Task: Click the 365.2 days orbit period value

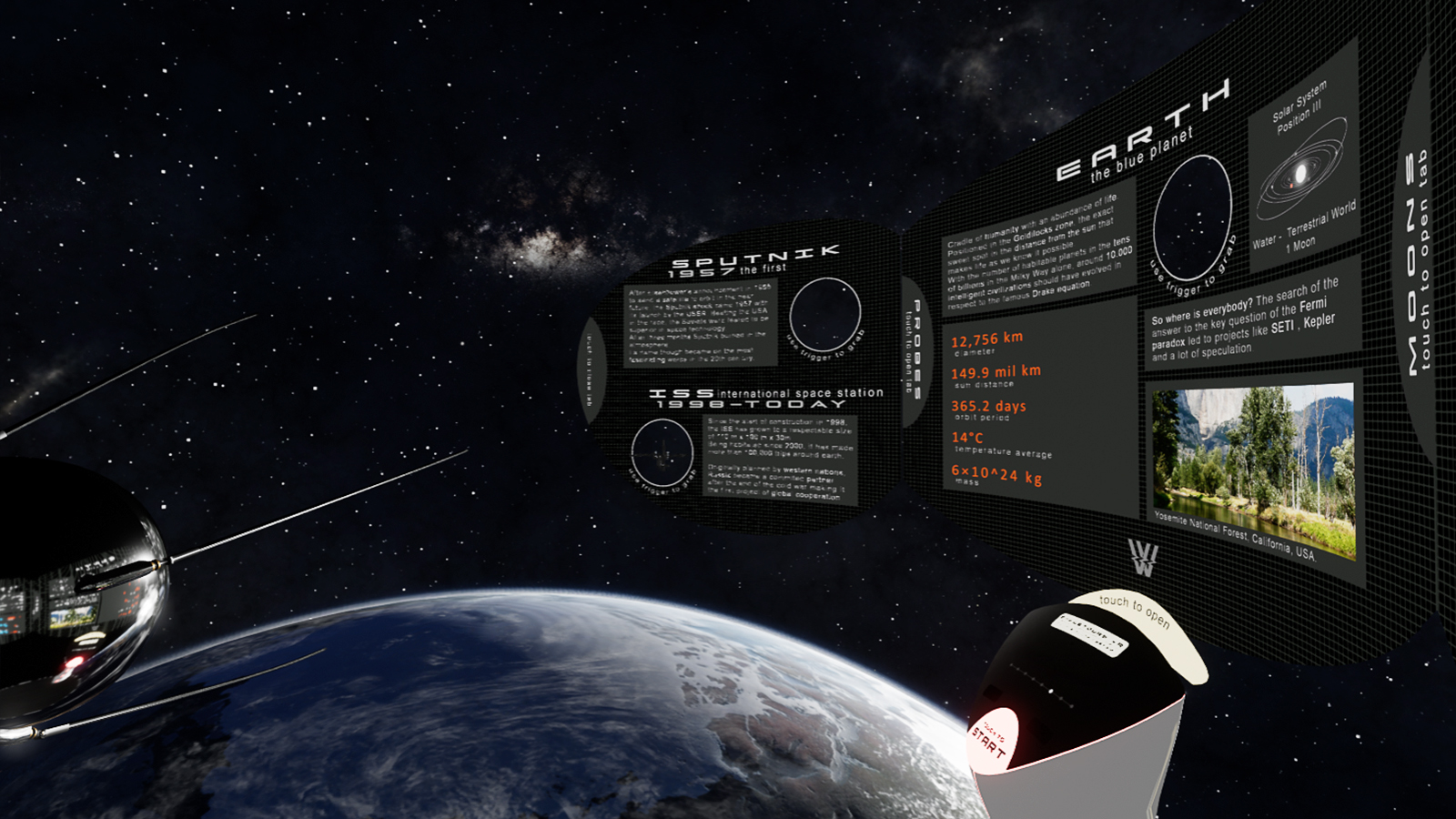Action: coord(988,407)
